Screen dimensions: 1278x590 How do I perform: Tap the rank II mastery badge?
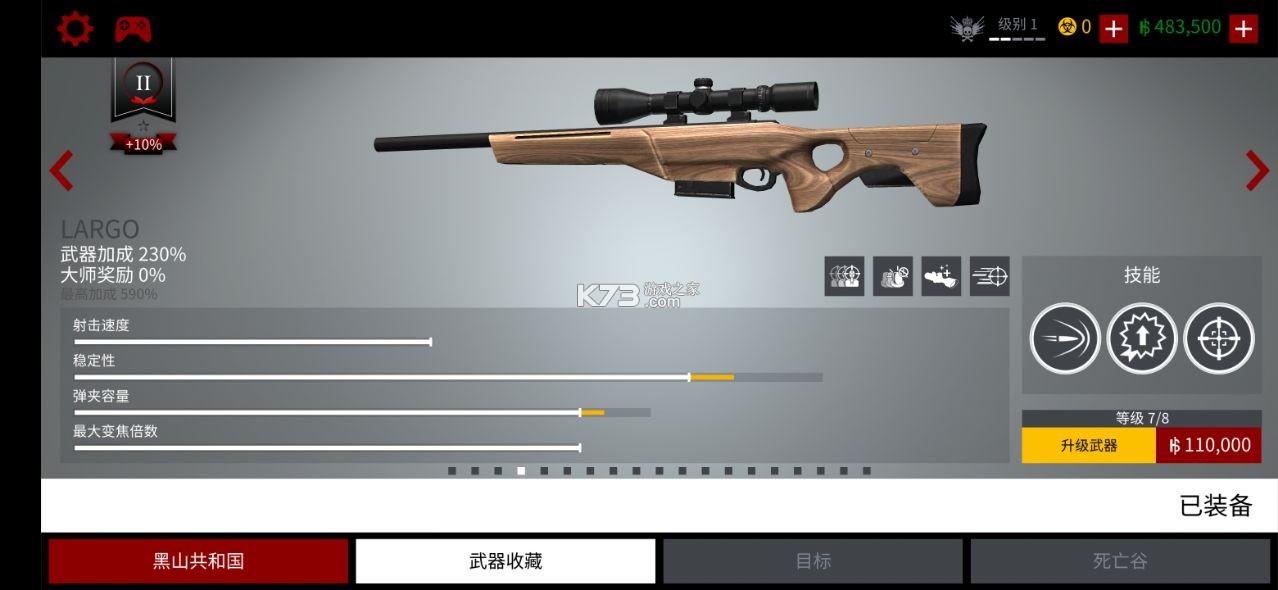(143, 84)
